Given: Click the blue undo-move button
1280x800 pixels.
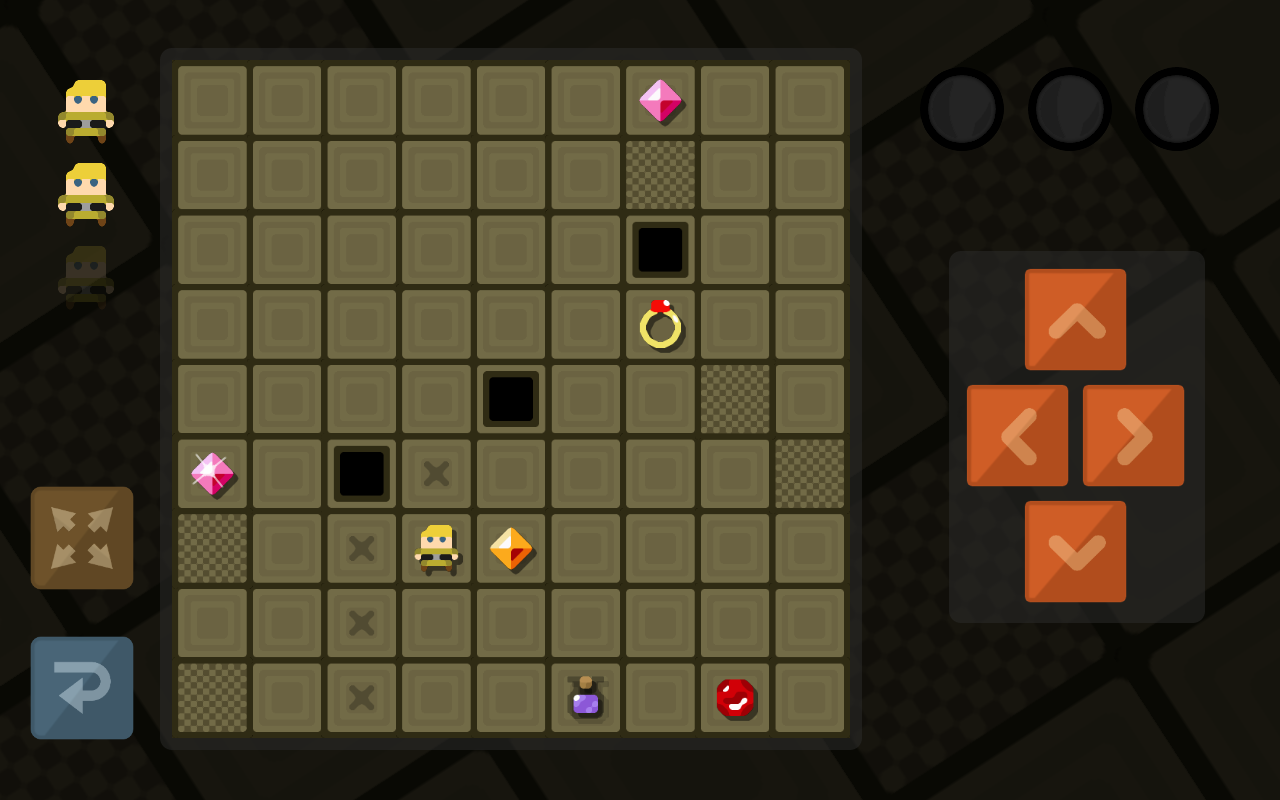Looking at the screenshot, I should [81, 688].
